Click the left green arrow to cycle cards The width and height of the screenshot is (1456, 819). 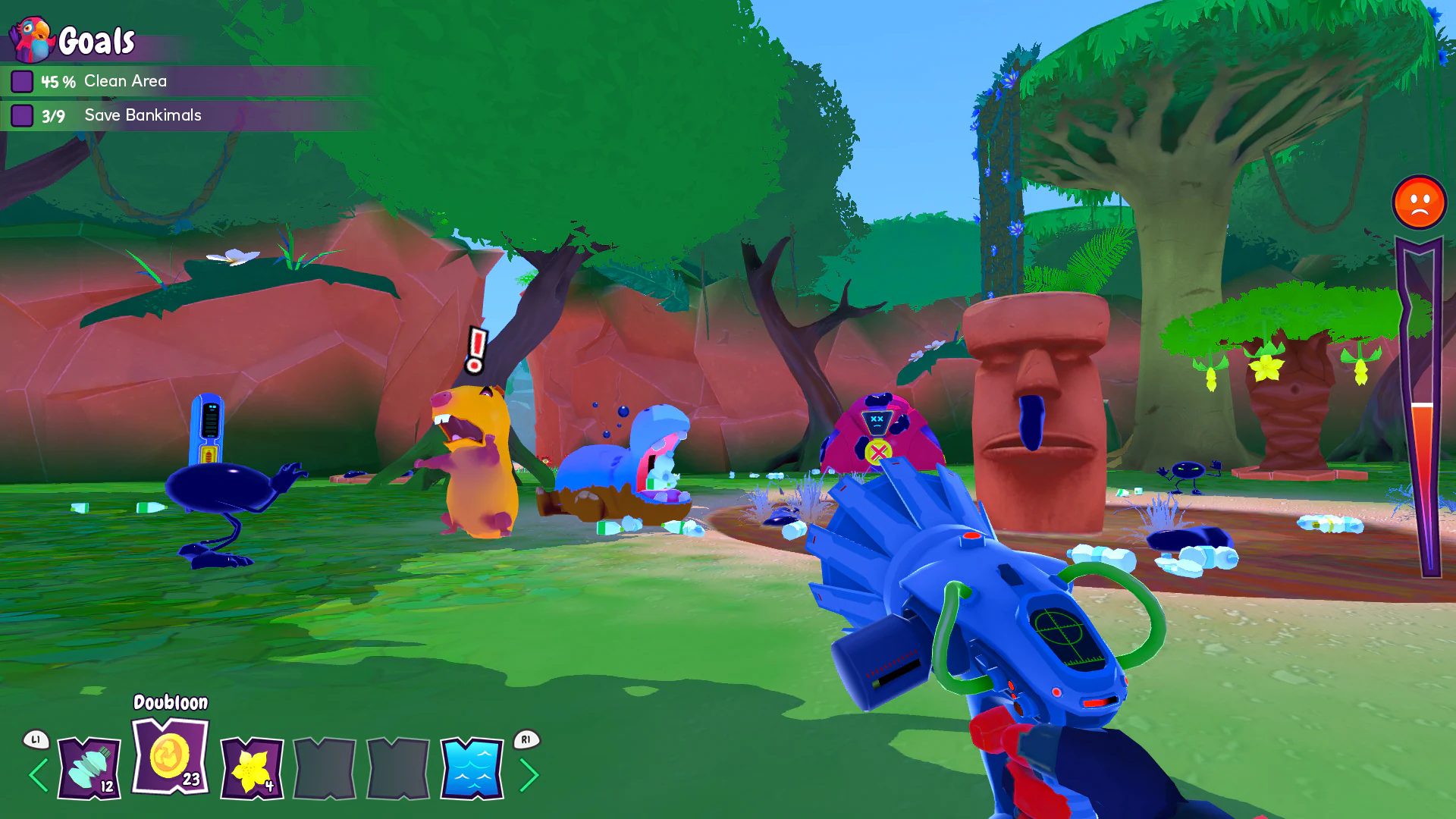coord(36,775)
